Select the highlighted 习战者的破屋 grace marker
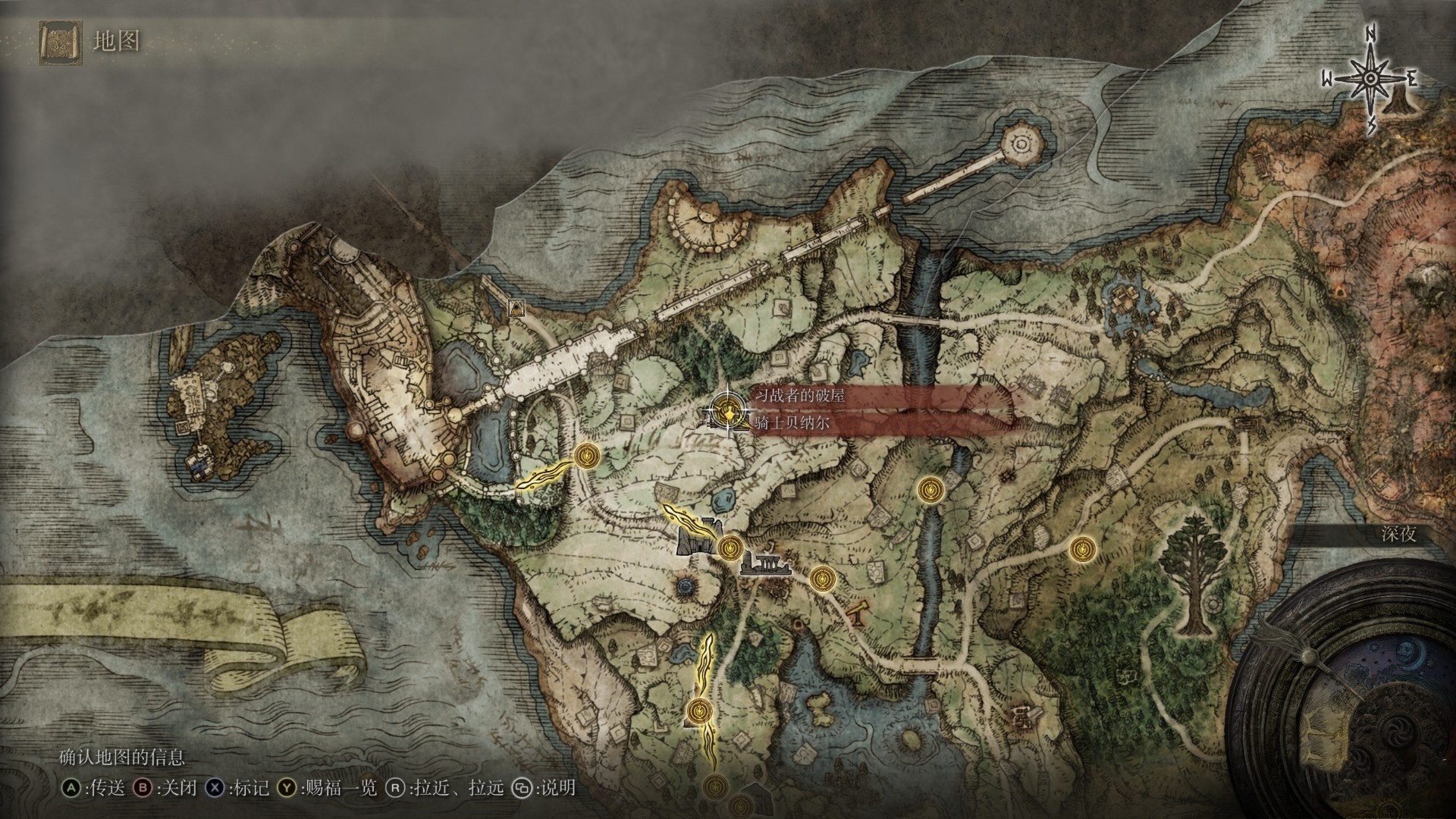Viewport: 1456px width, 819px height. [728, 412]
